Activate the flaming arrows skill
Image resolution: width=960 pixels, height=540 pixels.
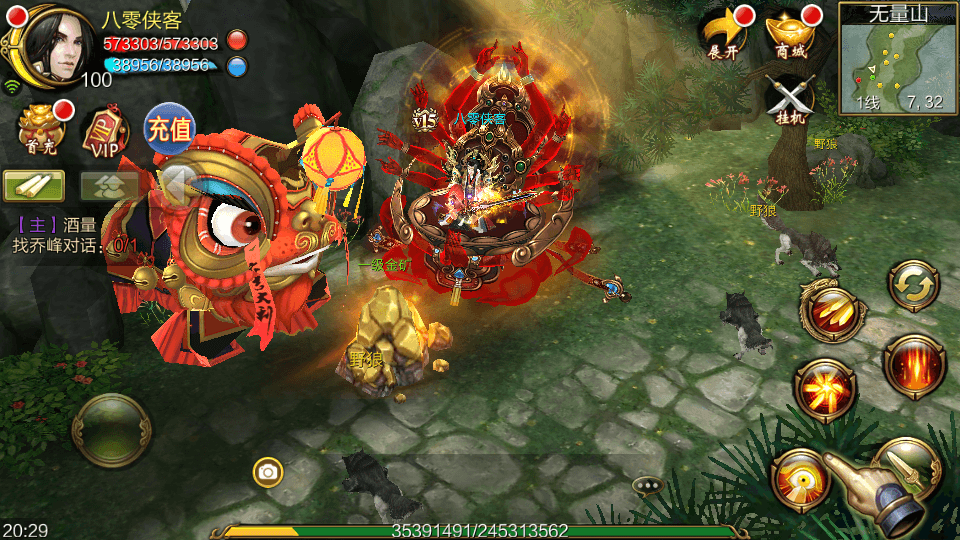click(x=828, y=311)
